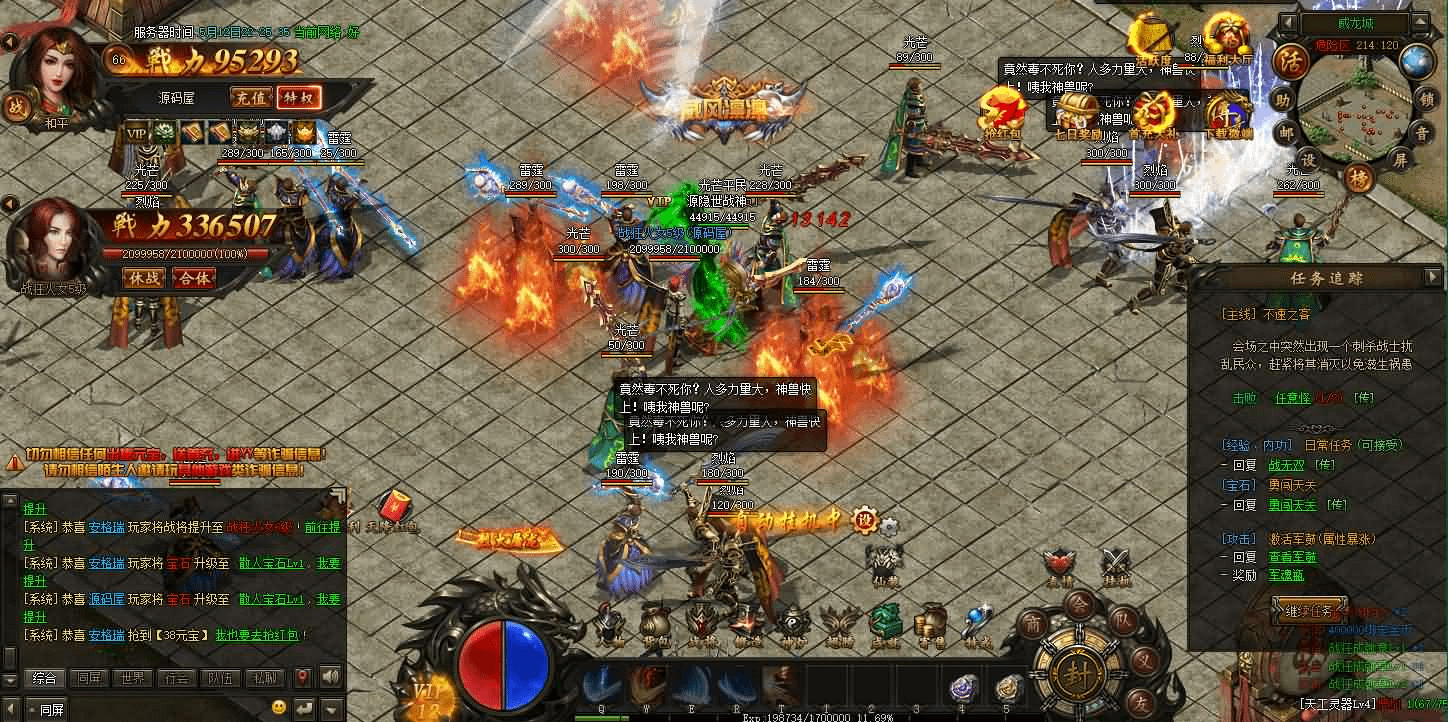Image resolution: width=1448 pixels, height=722 pixels.
Task: Switch chat to the 私聊 tab
Action: coord(264,678)
